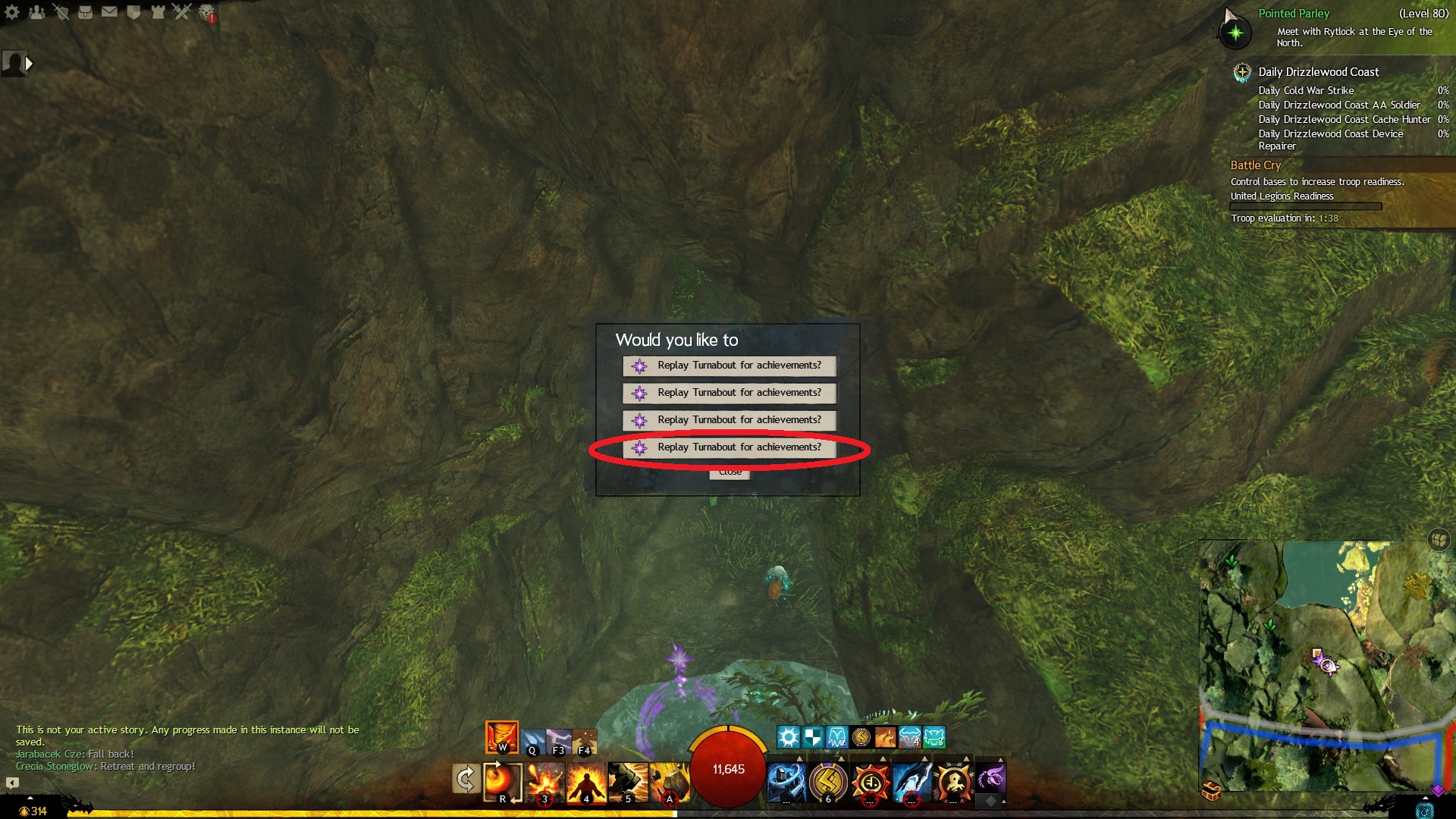Viewport: 1456px width, 819px height.
Task: Open the Pointed Parley story tracker
Action: 1294,14
